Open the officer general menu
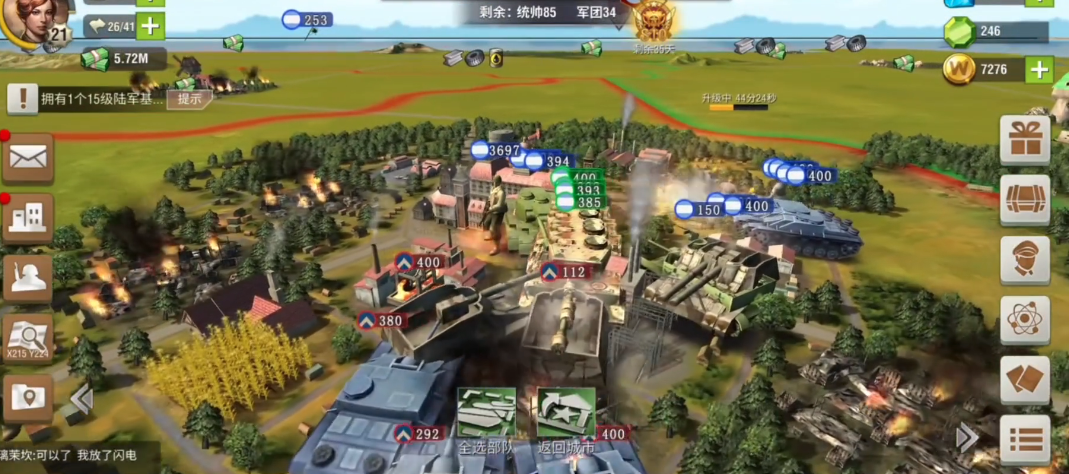The width and height of the screenshot is (1069, 474). [1025, 260]
